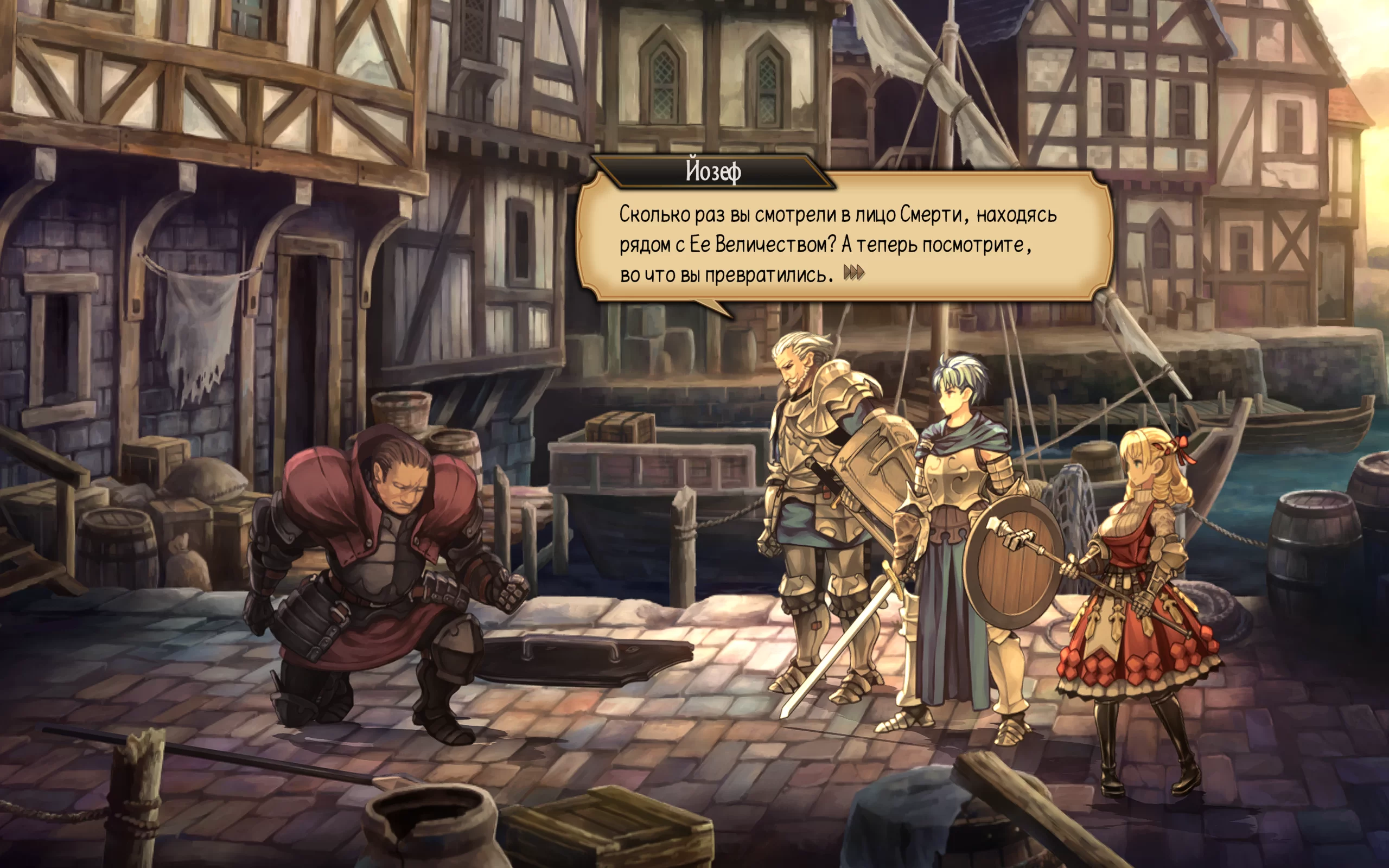Advance dialogue with the triple-arrow indicator
Image resolution: width=1389 pixels, height=868 pixels.
pos(853,273)
